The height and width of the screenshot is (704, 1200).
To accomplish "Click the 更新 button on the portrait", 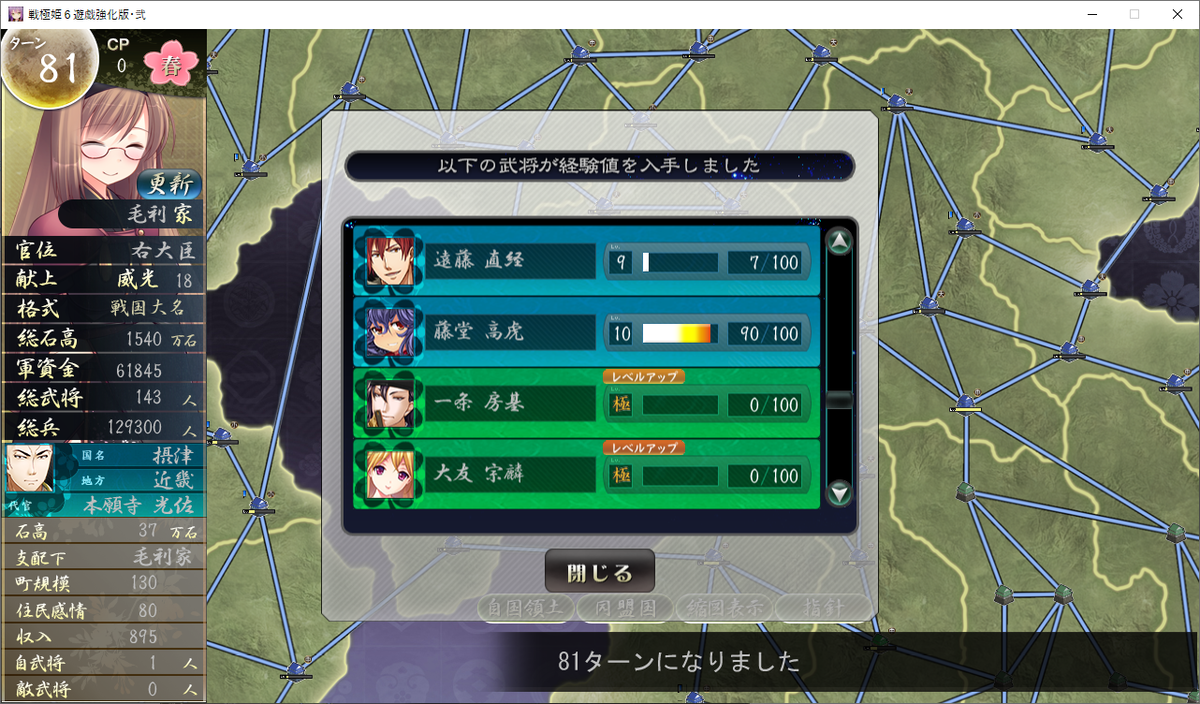I will click(170, 184).
